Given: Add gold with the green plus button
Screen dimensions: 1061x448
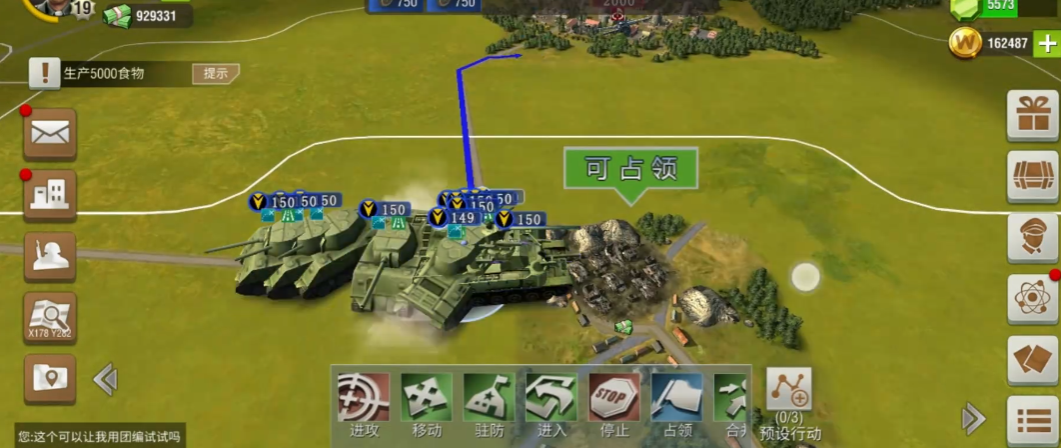Looking at the screenshot, I should coord(1046,43).
